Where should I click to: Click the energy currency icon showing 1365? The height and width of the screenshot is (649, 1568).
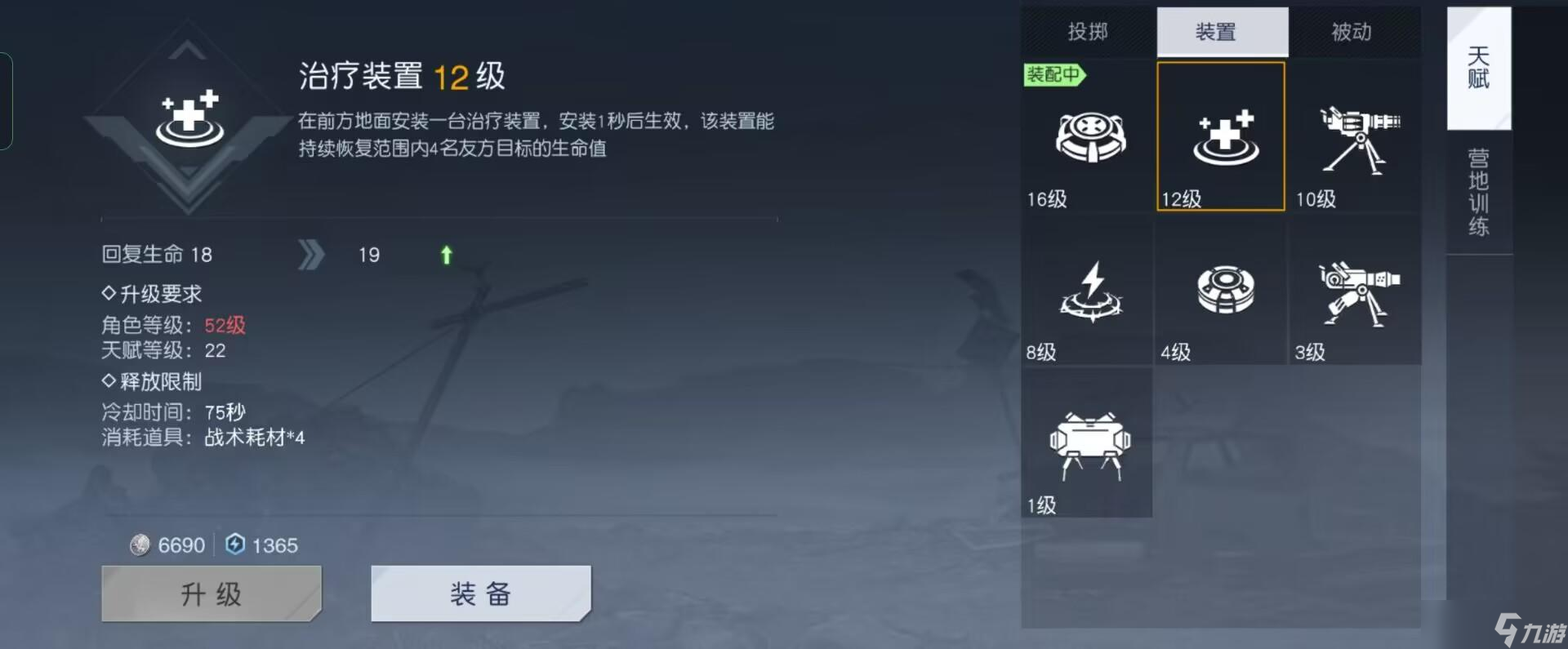[234, 545]
